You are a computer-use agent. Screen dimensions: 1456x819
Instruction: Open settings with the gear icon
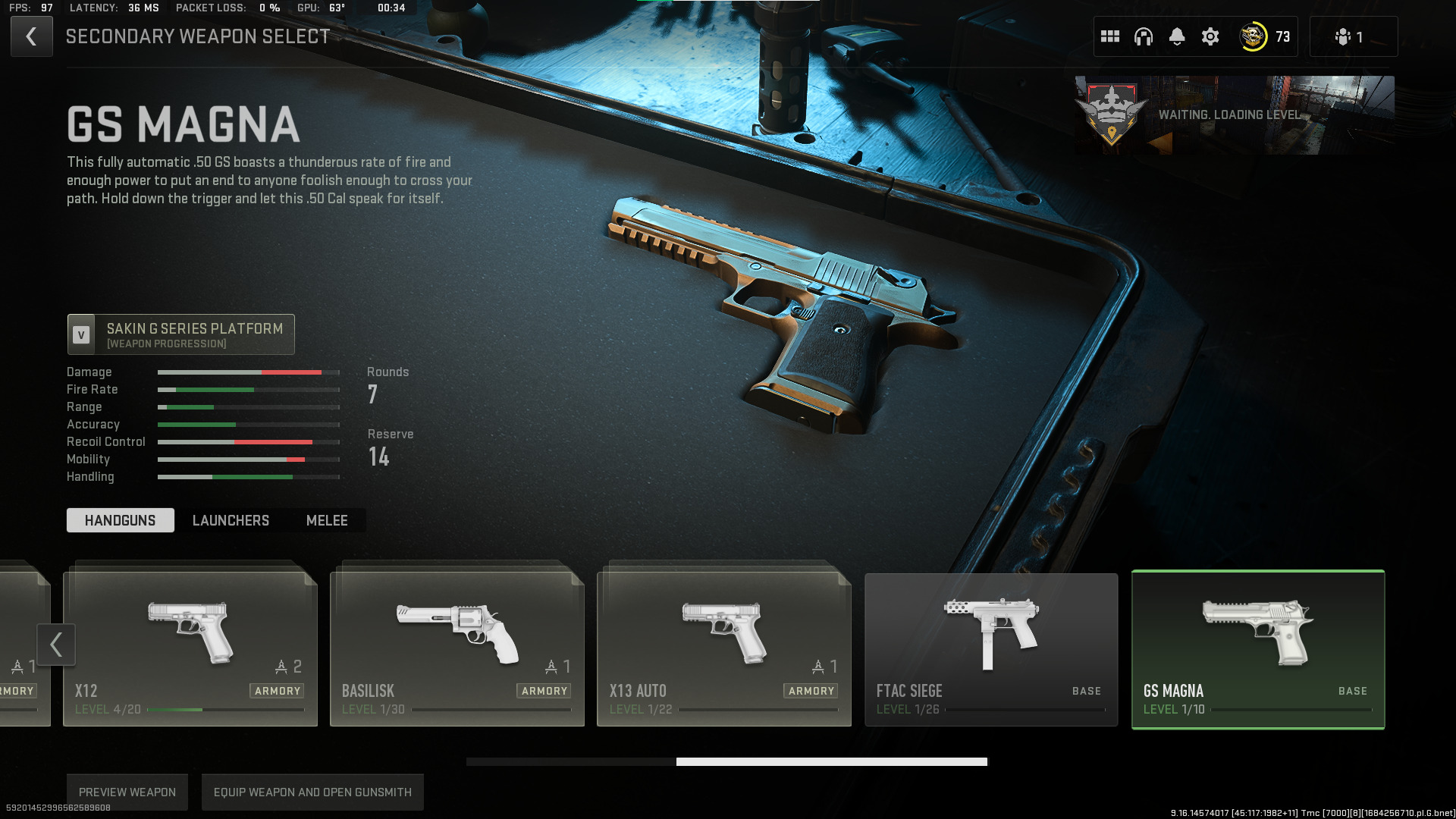point(1210,36)
